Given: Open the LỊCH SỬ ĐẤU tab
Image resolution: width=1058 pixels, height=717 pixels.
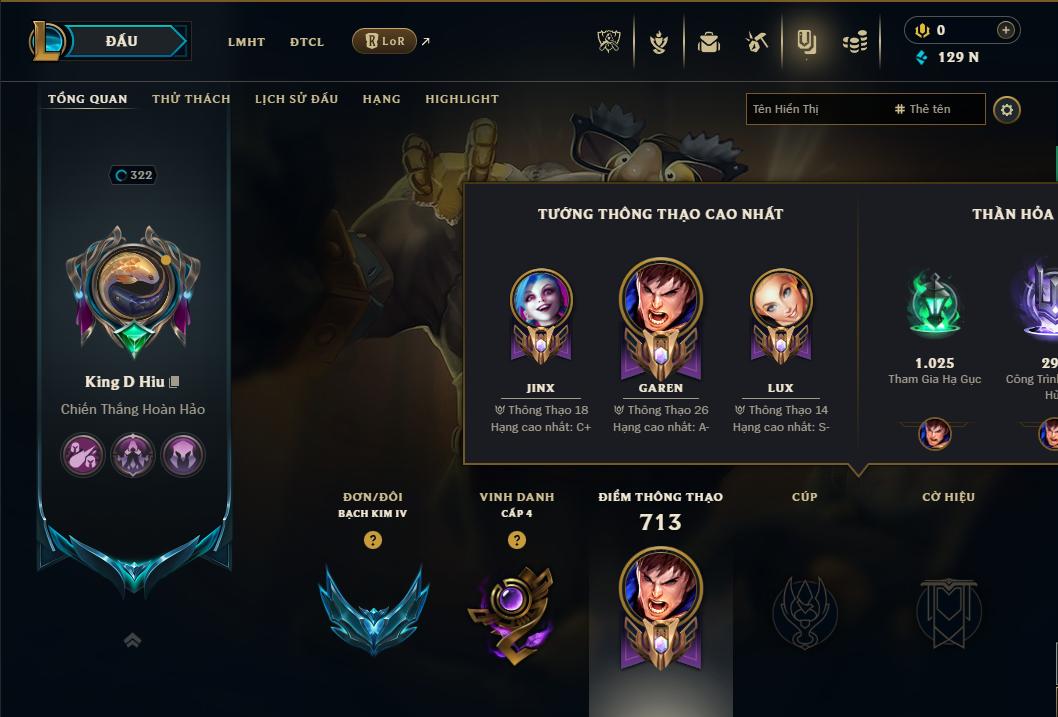Looking at the screenshot, I should [296, 99].
